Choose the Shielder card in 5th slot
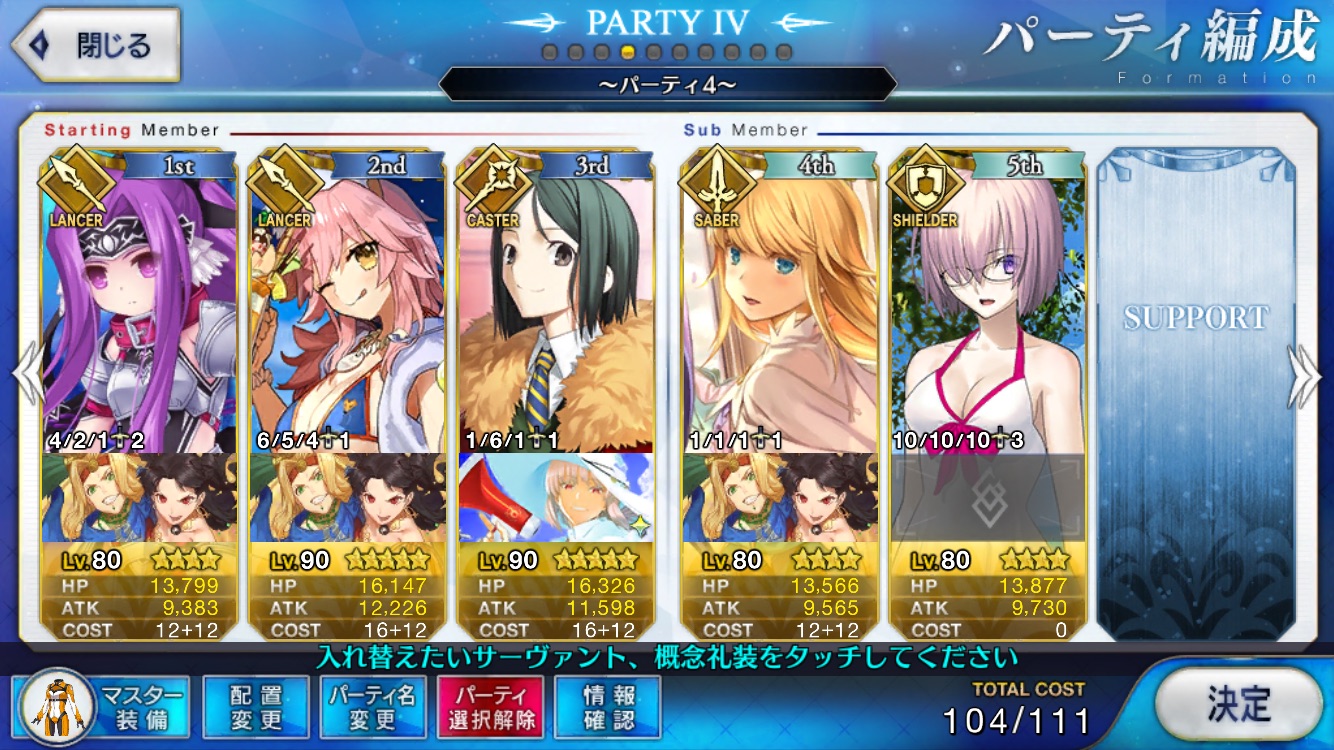 pyautogui.click(x=987, y=310)
